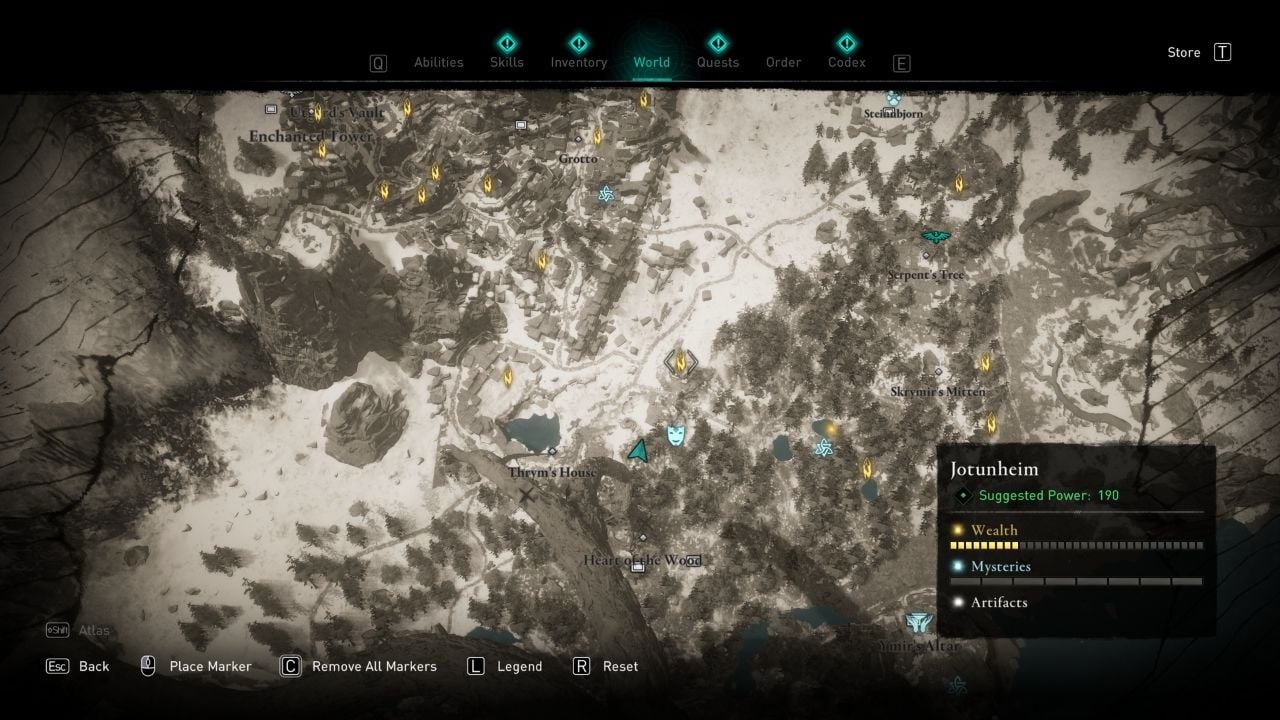Open the Inventory tab
1280x720 pixels.
click(x=578, y=62)
